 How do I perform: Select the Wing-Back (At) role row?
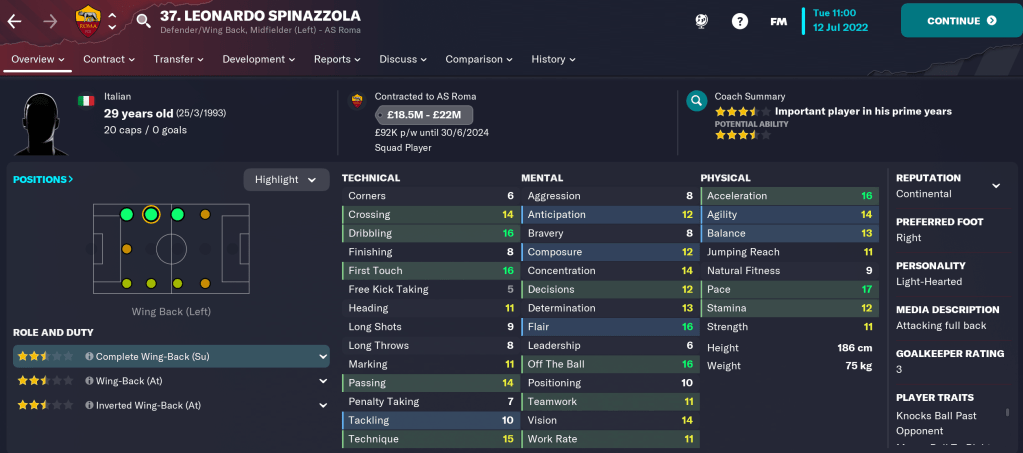pyautogui.click(x=170, y=380)
